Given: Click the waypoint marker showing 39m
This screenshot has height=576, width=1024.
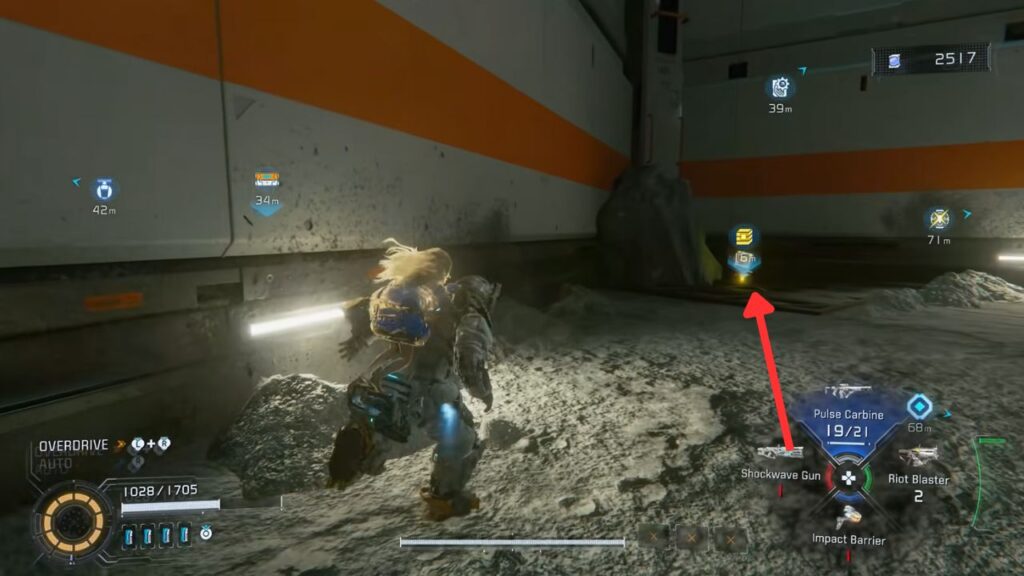Looking at the screenshot, I should (780, 88).
